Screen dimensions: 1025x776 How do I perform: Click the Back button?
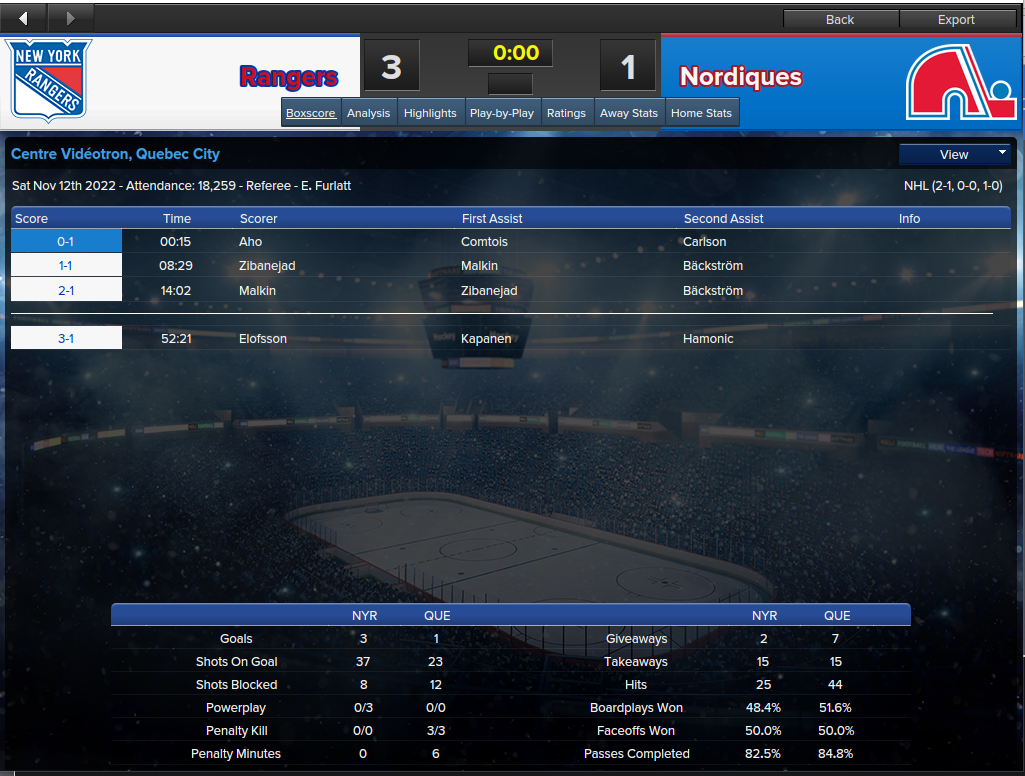(x=840, y=19)
